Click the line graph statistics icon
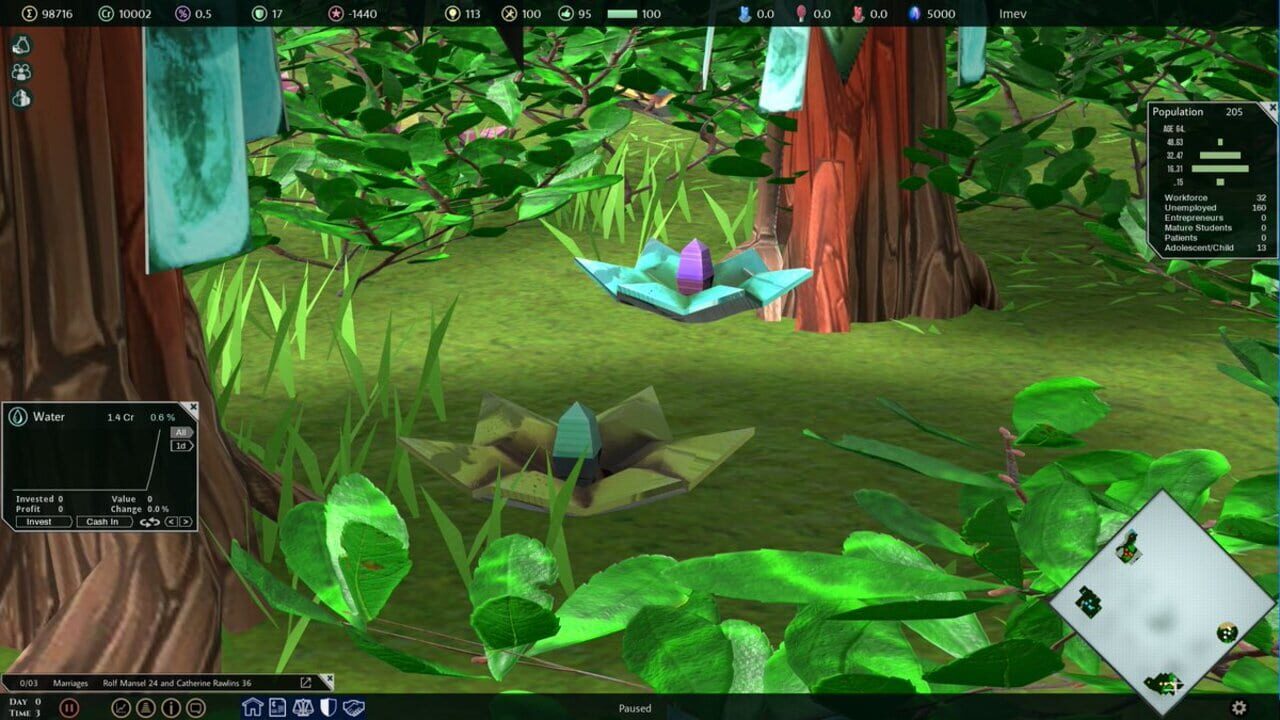 (x=121, y=707)
